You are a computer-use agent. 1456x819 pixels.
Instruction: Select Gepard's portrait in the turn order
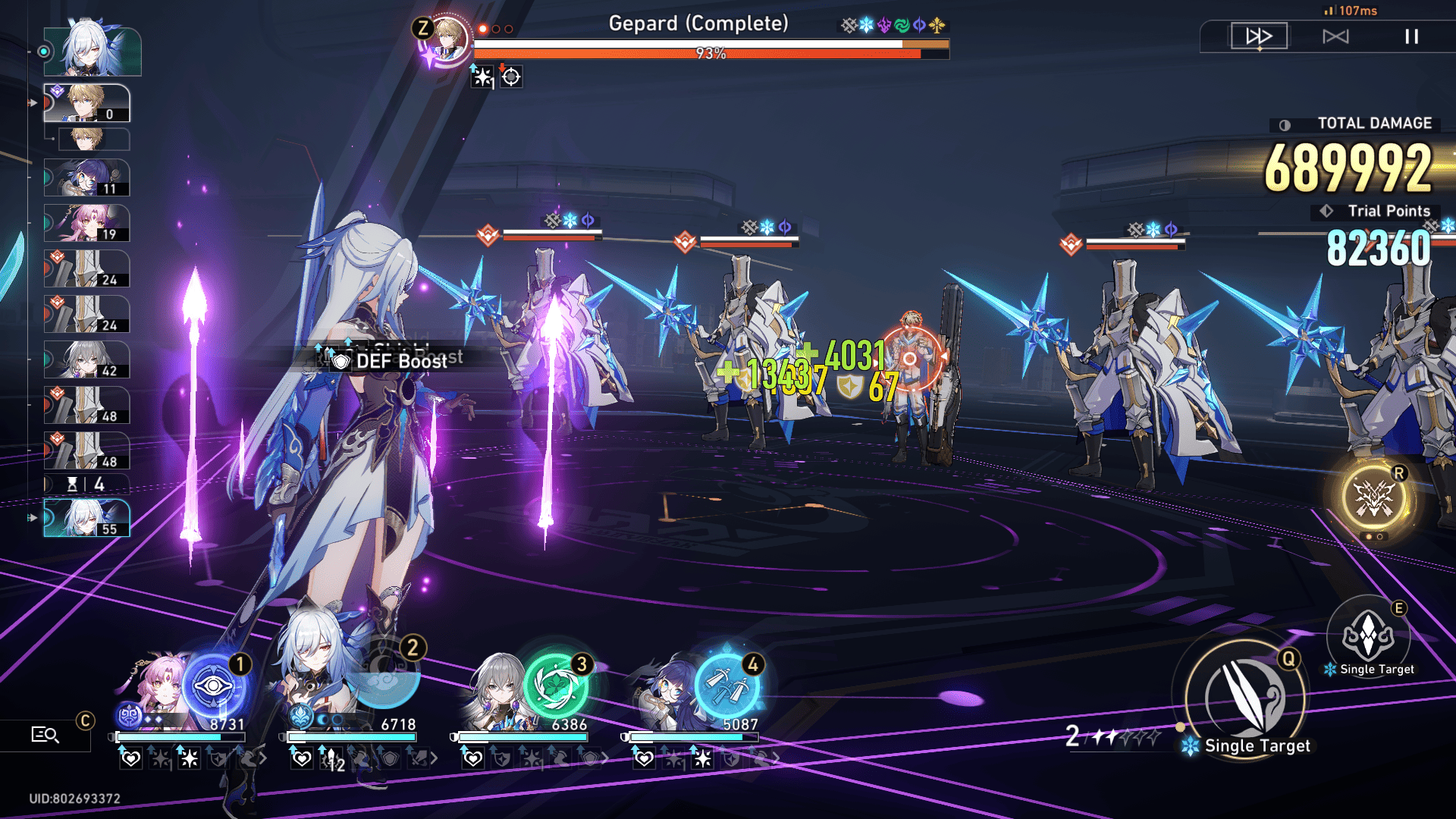86,103
